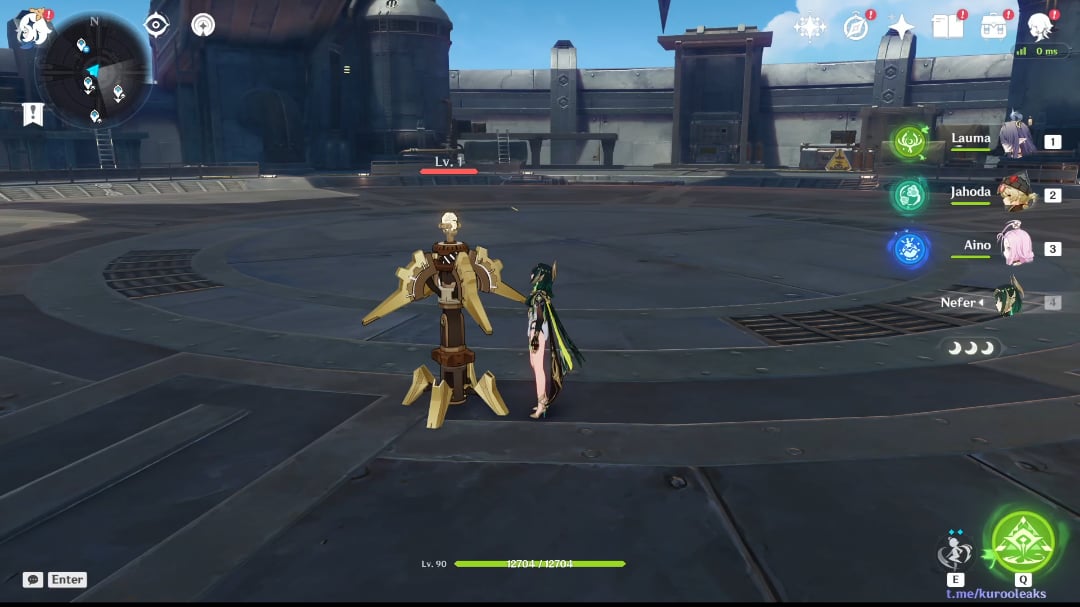
Task: Switch to party member Lauma
Action: [1013, 141]
